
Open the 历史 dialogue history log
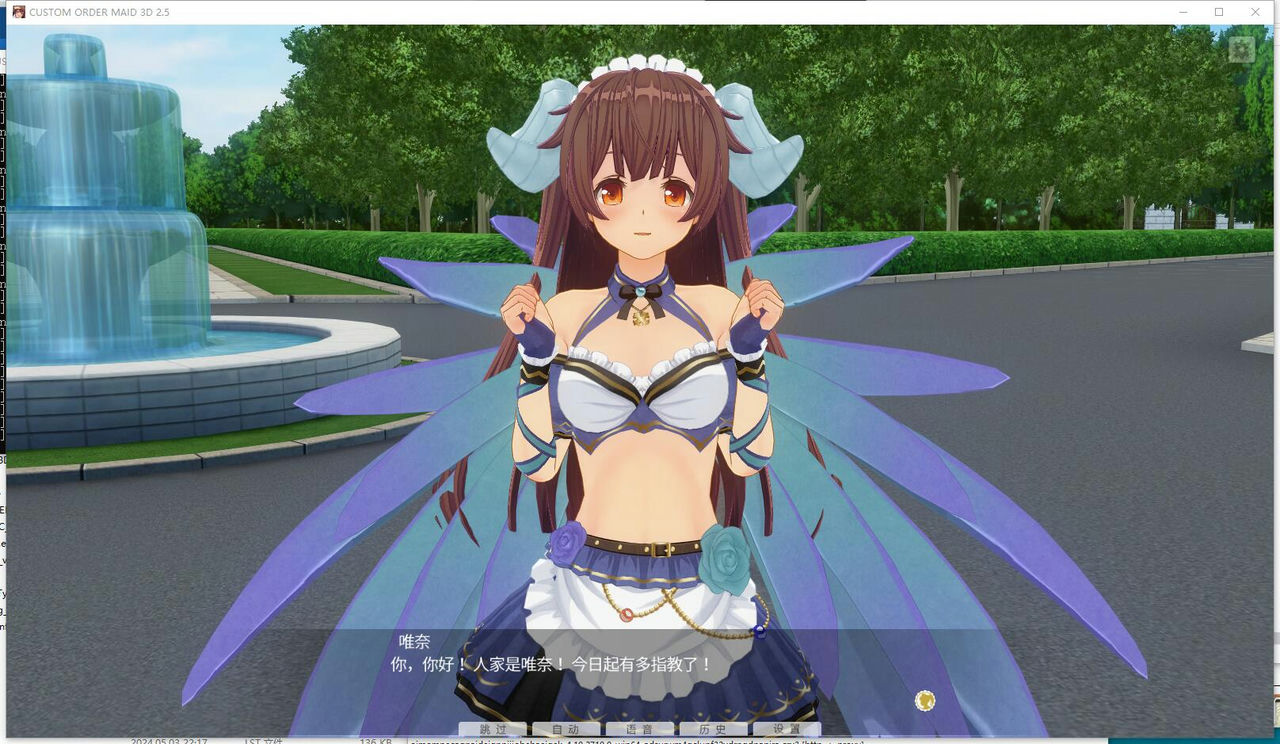(712, 728)
